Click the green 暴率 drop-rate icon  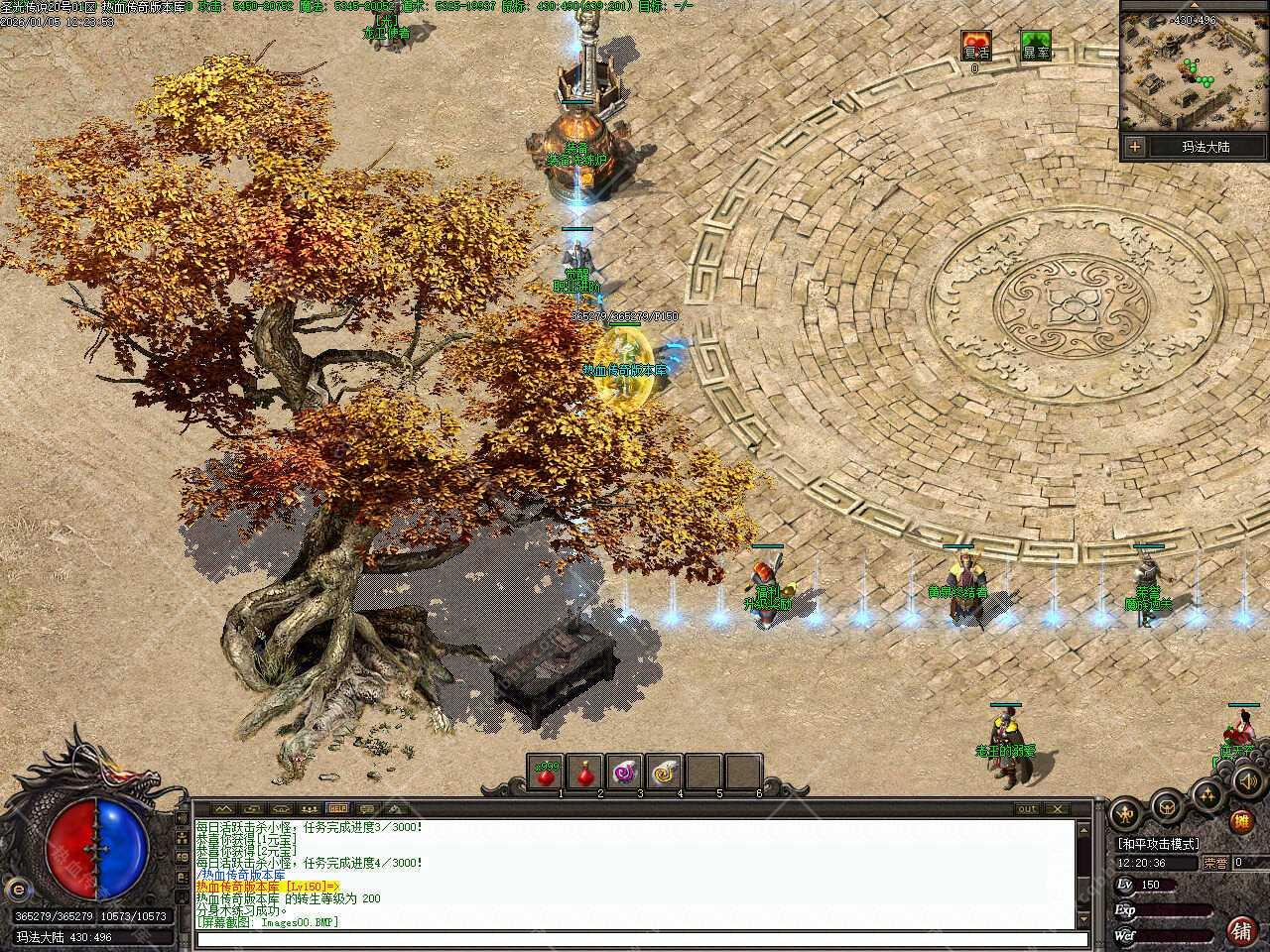[x=1036, y=46]
